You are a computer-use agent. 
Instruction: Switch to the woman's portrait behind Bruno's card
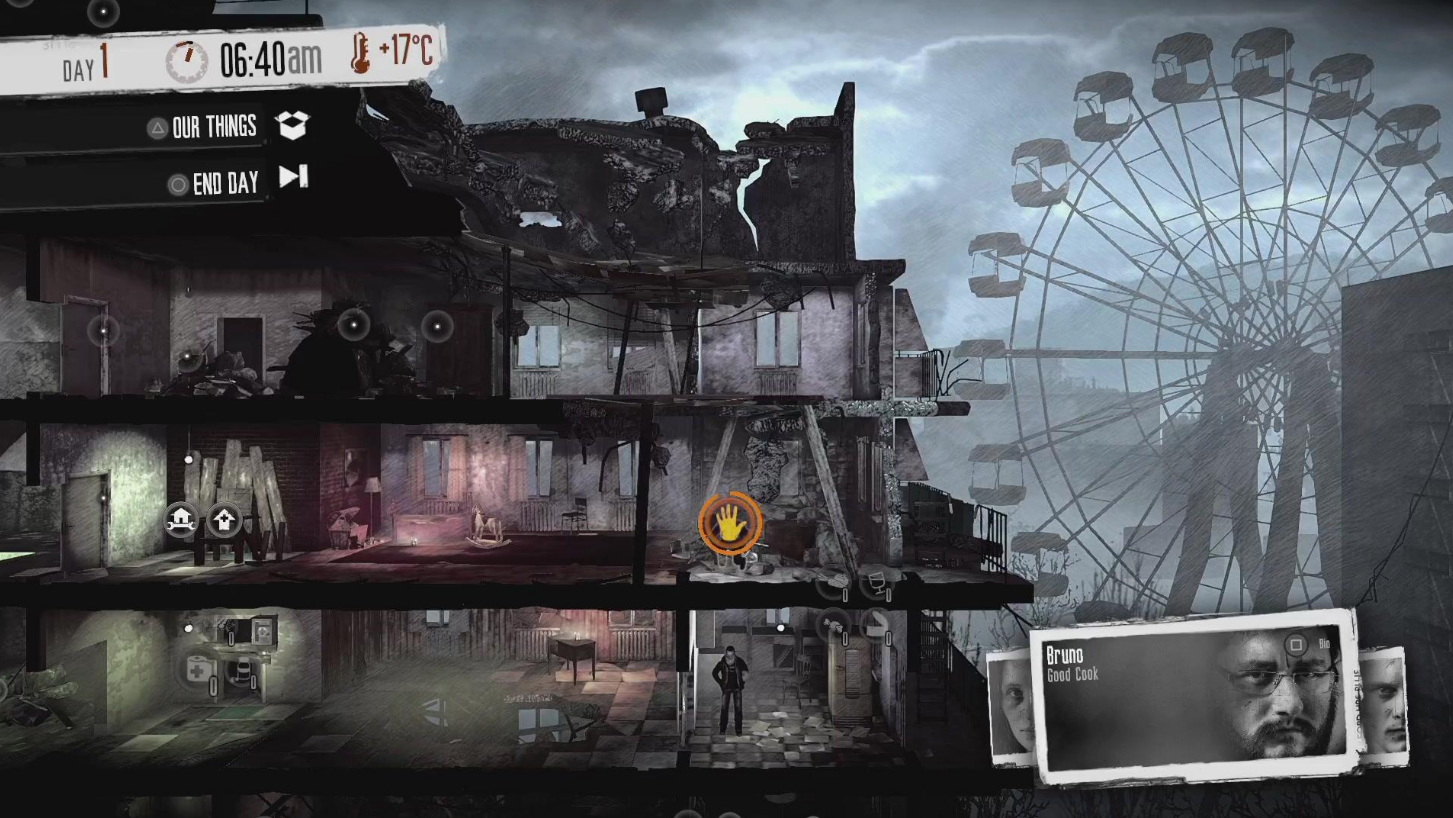pos(1011,707)
